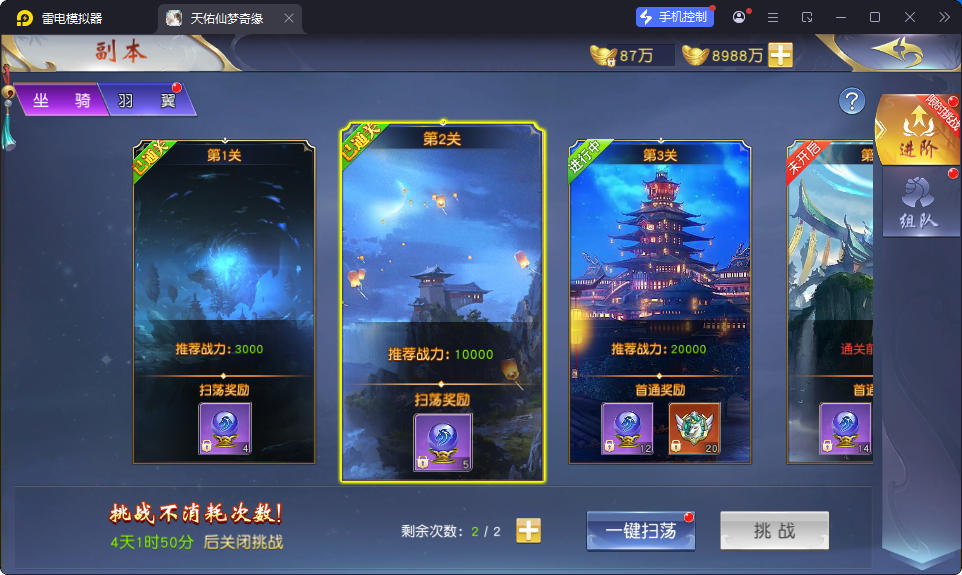Close the 天佑仙梦奇缘 emulator tab
962x575 pixels.
(289, 18)
